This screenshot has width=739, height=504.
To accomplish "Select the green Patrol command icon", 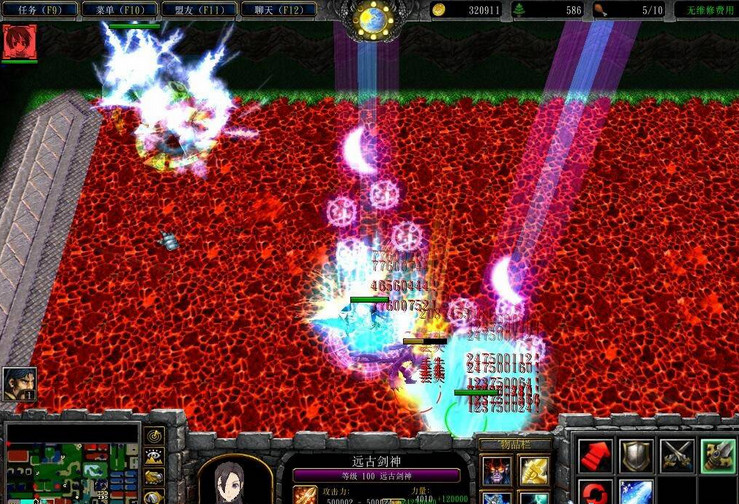I will pyautogui.click(x=717, y=455).
